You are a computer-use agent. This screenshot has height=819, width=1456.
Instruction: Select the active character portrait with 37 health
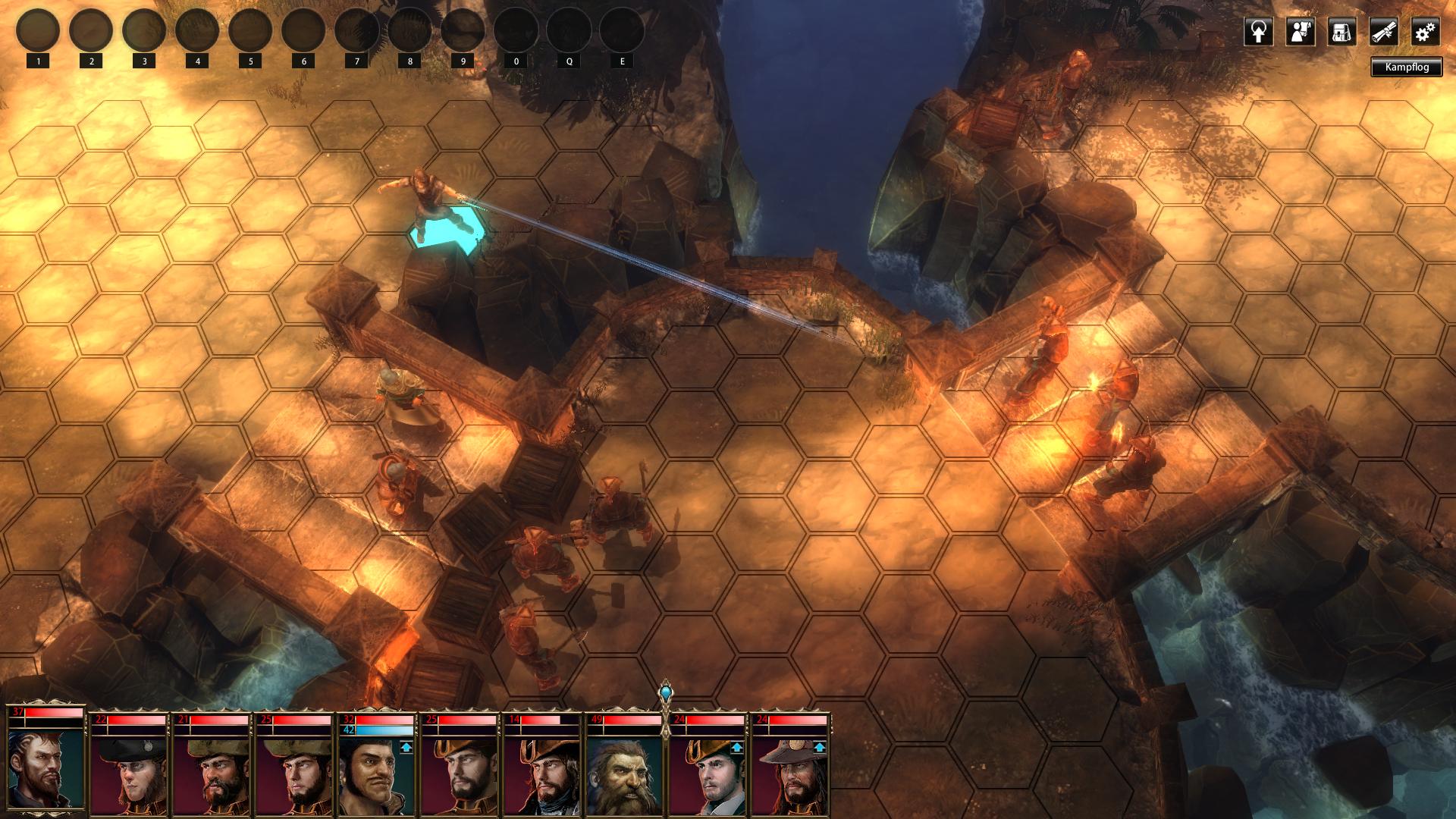46,762
